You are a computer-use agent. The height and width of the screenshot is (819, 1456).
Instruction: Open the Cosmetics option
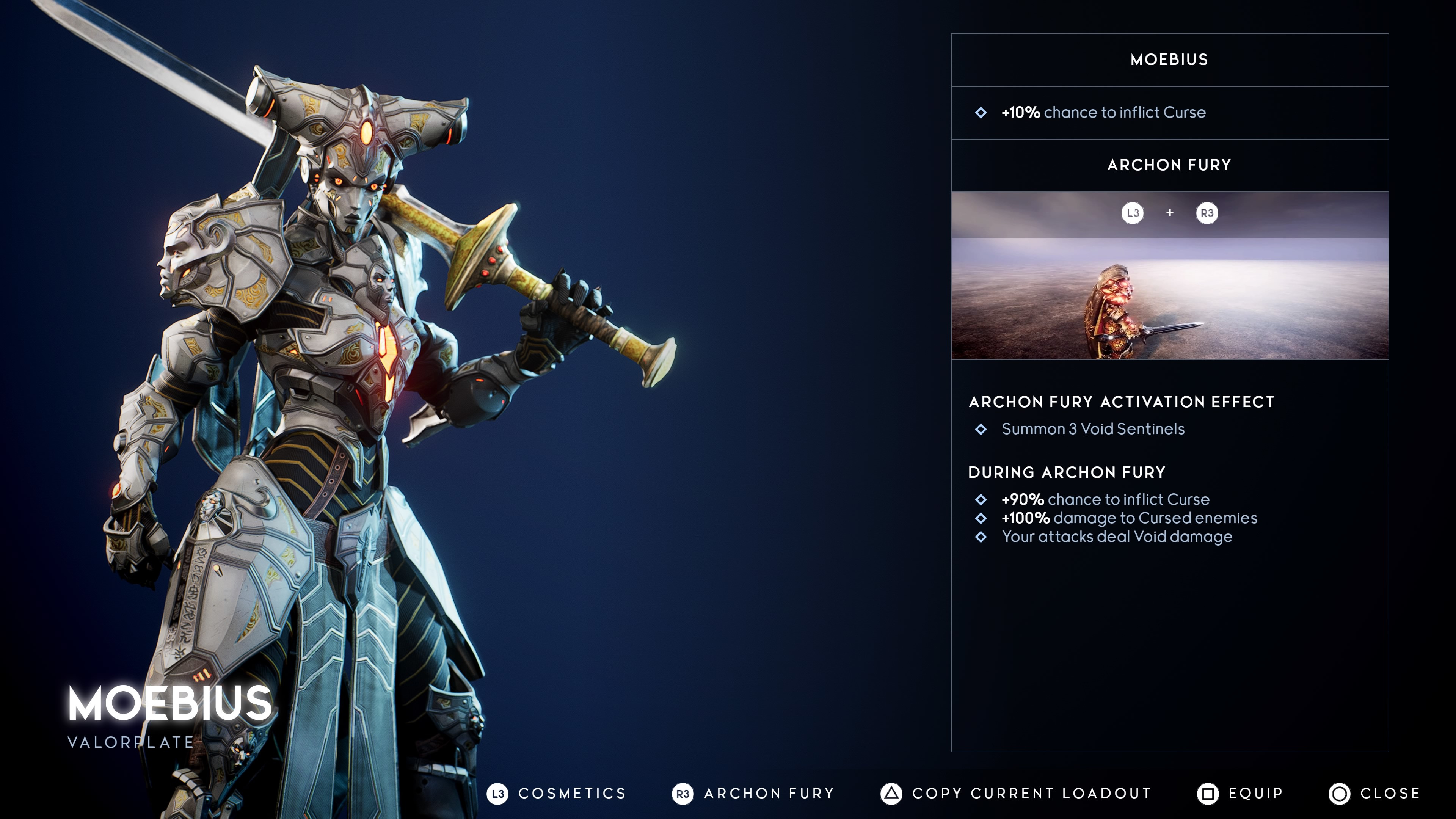pyautogui.click(x=557, y=794)
